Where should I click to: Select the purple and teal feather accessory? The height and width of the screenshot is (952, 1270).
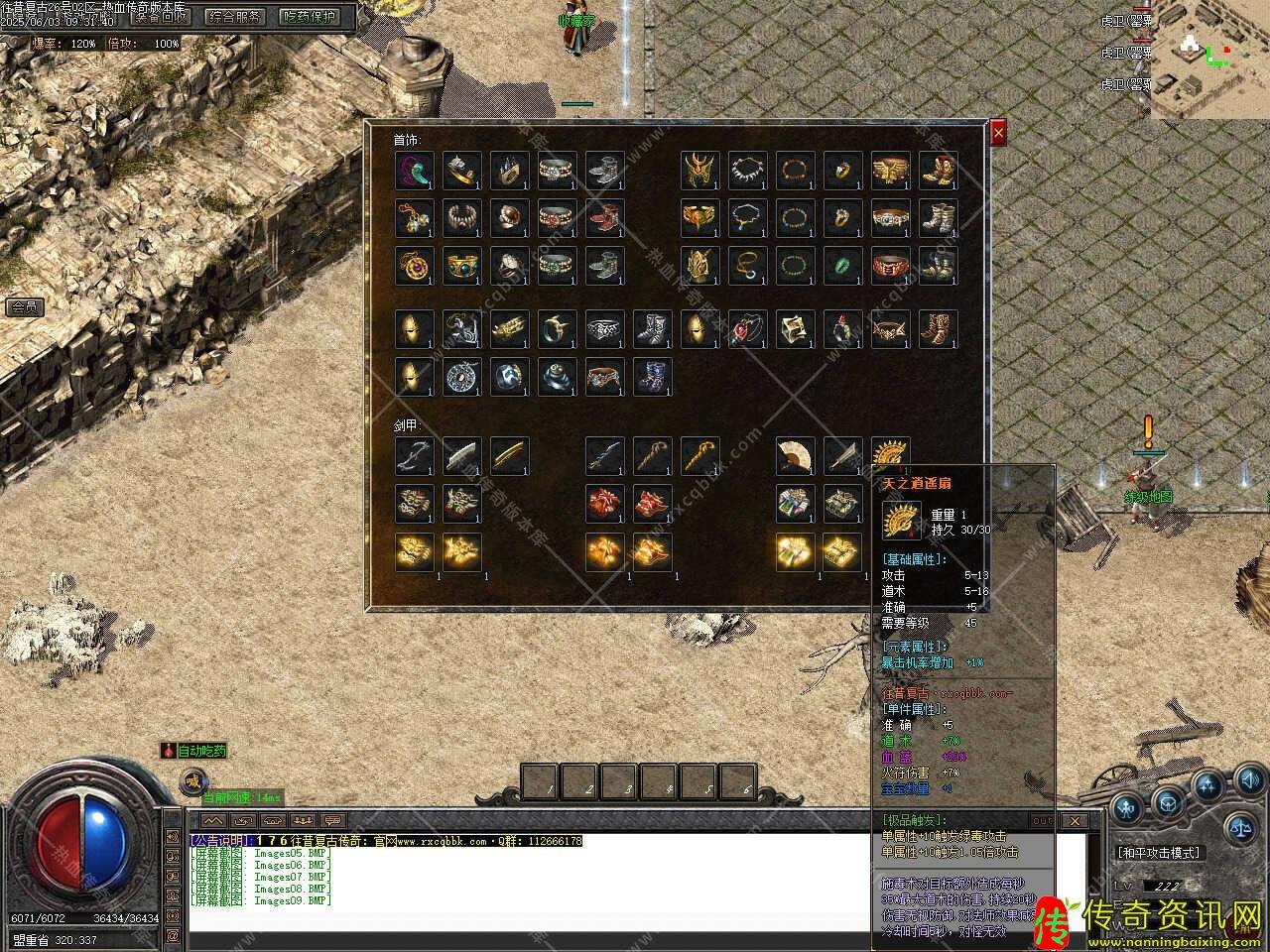tap(415, 171)
